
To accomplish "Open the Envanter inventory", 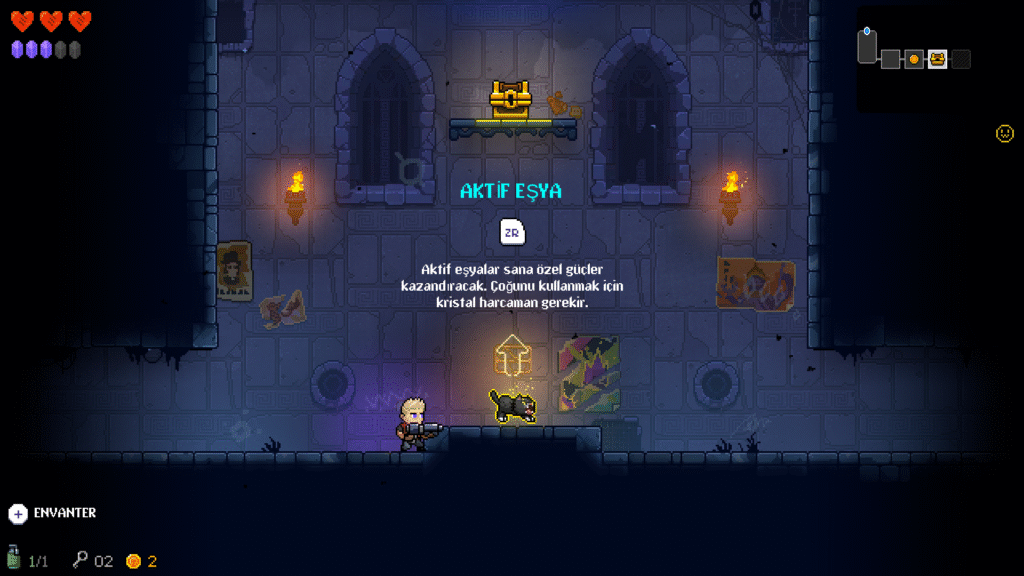I will (18, 513).
